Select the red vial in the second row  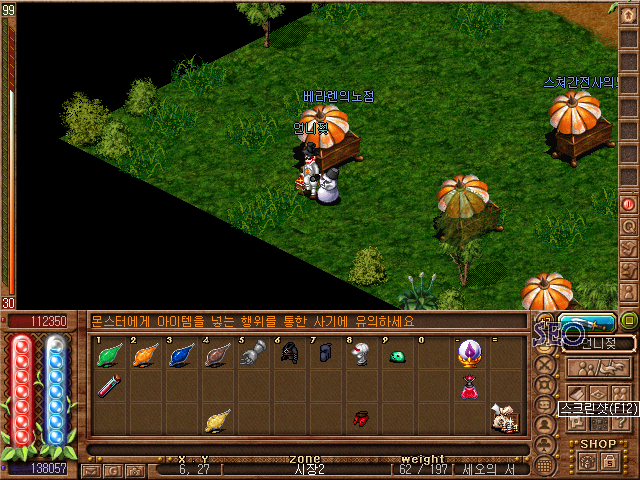(109, 386)
